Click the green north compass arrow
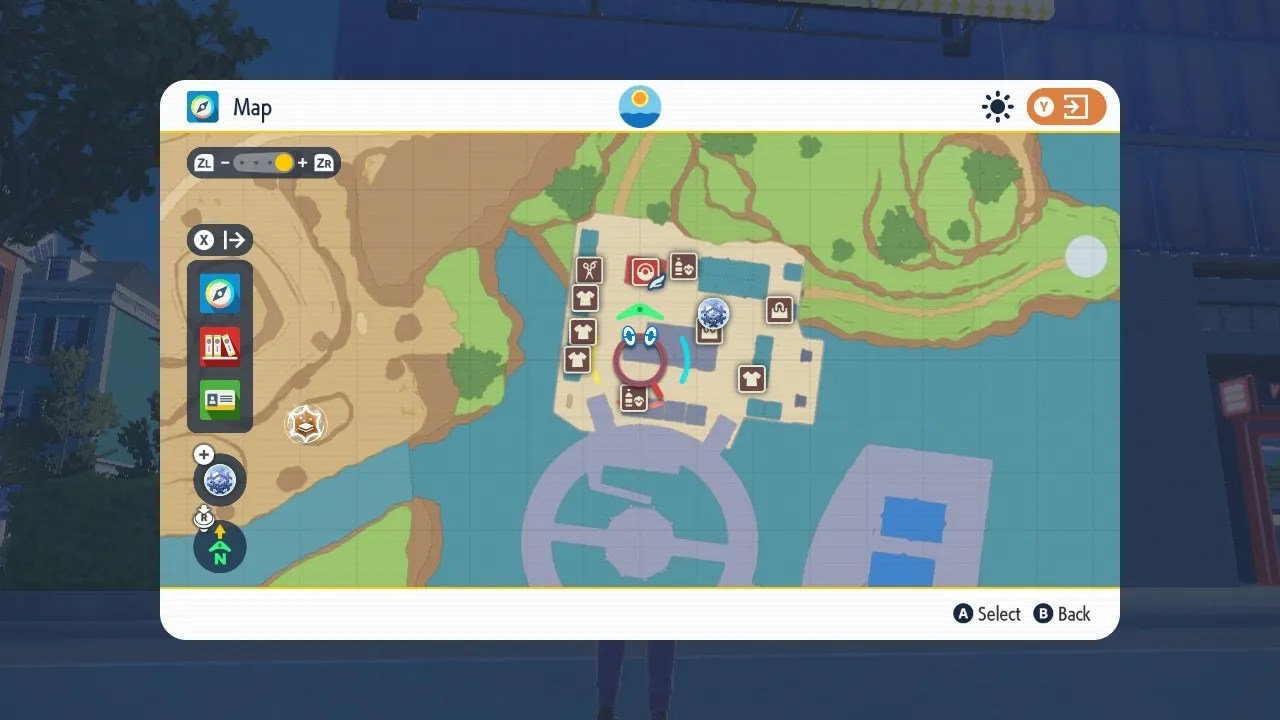Screen dimensions: 1280x720 coord(219,546)
